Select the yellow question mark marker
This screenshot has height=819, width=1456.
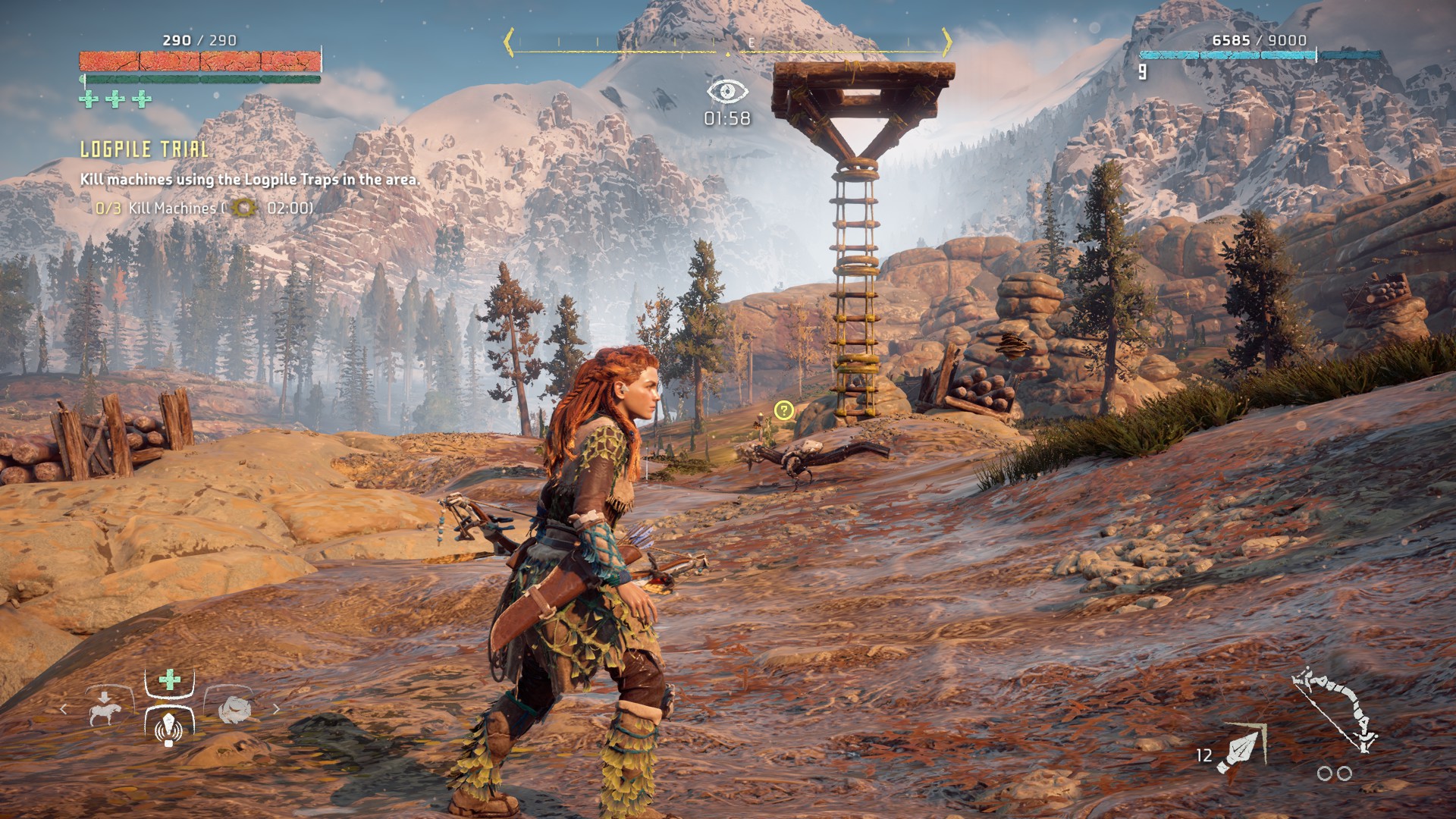pos(783,410)
